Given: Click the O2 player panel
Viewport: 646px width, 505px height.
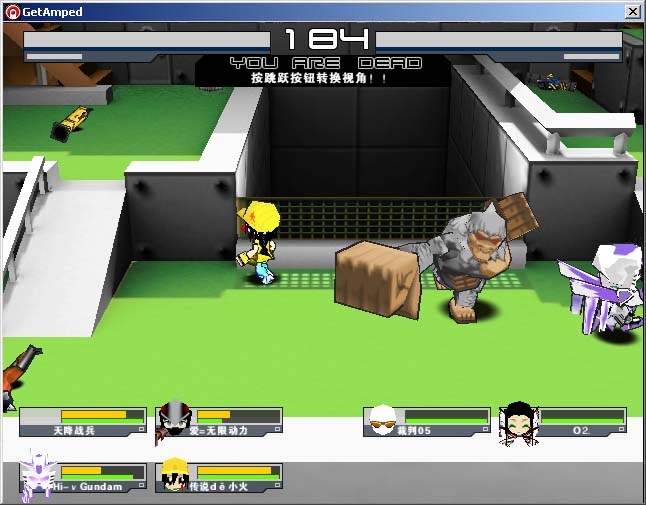Looking at the screenshot, I should pyautogui.click(x=565, y=422).
